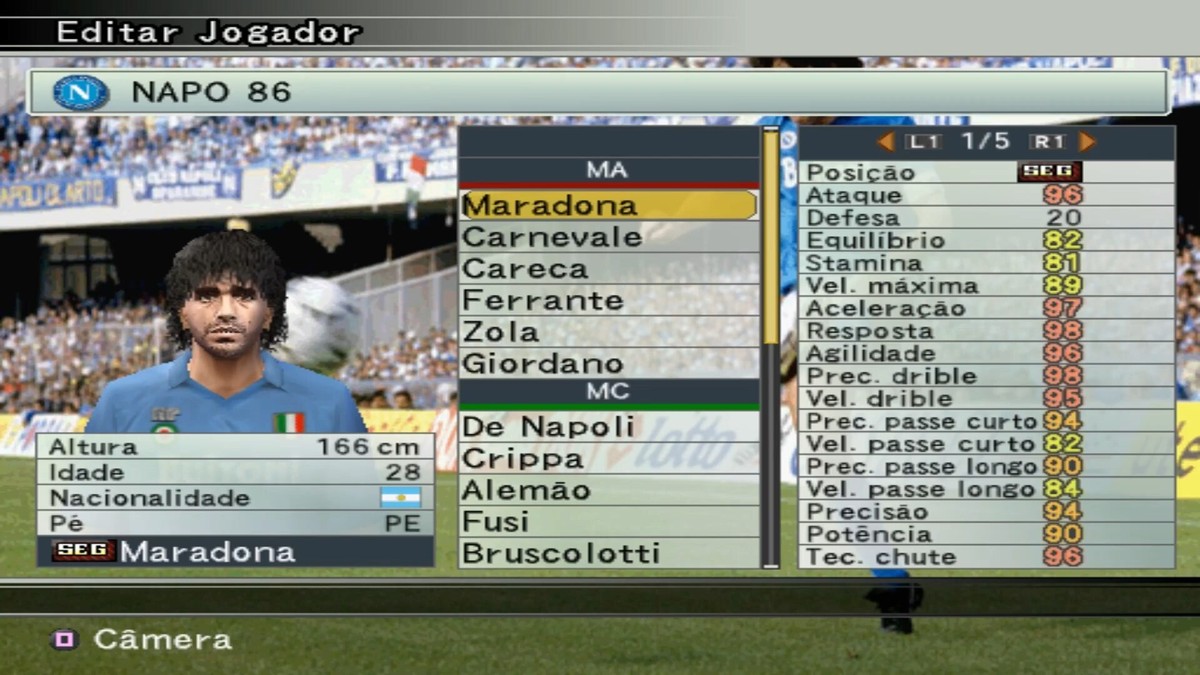Pick Crippa from the roster
This screenshot has width=1200, height=675.
coord(608,459)
